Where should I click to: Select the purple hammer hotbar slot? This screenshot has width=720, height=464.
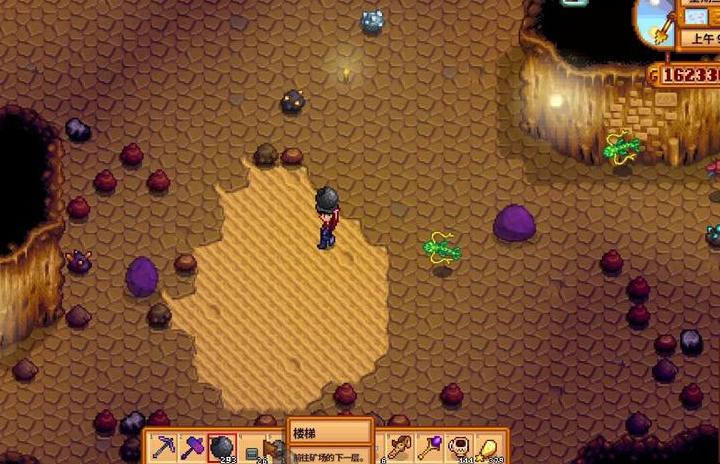tap(193, 448)
